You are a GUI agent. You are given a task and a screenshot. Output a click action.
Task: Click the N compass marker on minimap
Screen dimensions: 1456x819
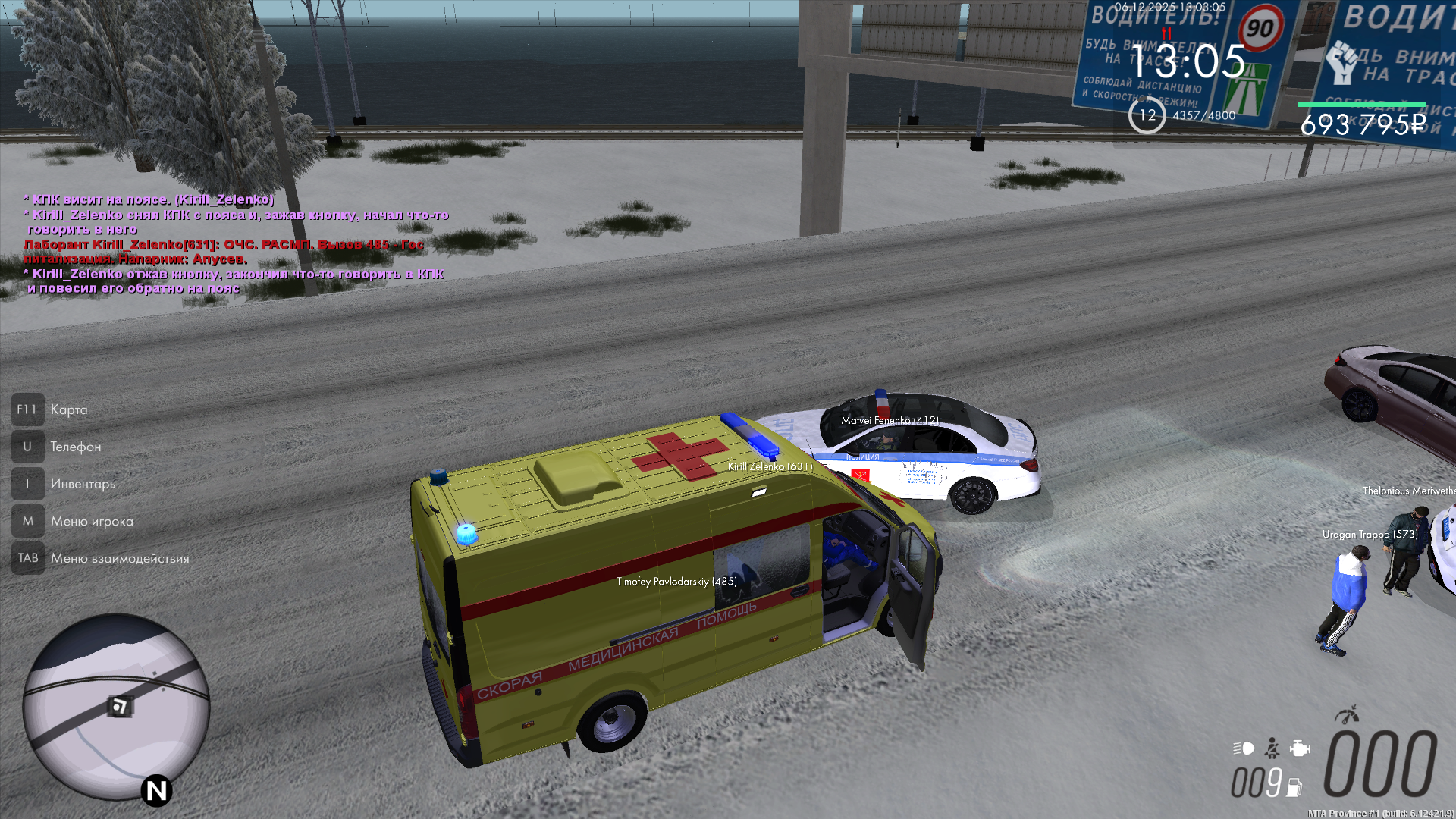coord(157,791)
